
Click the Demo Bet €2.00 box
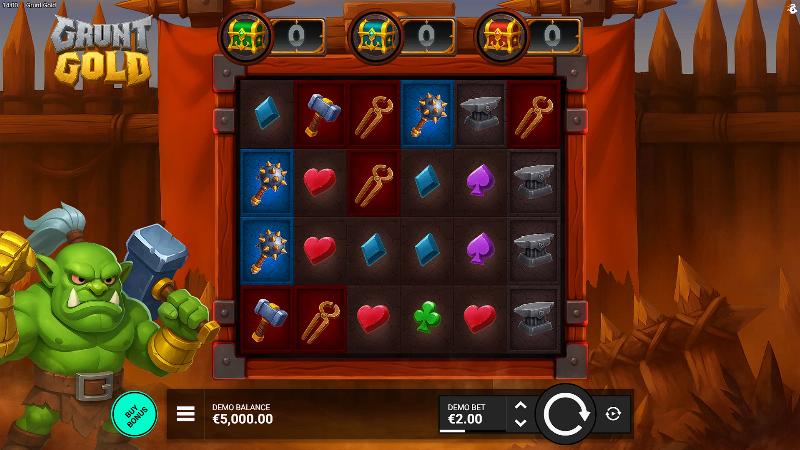pos(472,414)
